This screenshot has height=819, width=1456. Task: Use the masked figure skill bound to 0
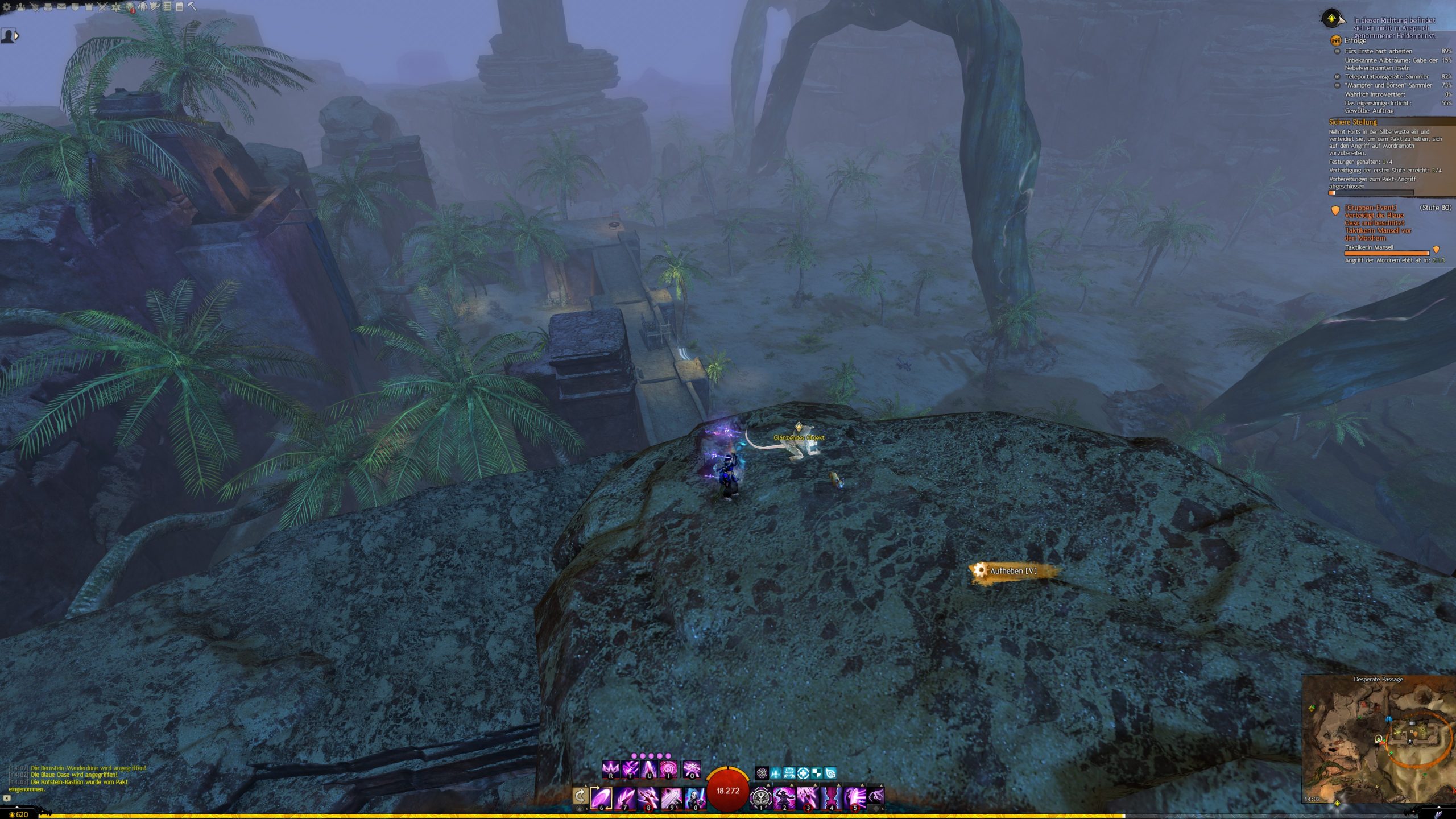pos(694,797)
